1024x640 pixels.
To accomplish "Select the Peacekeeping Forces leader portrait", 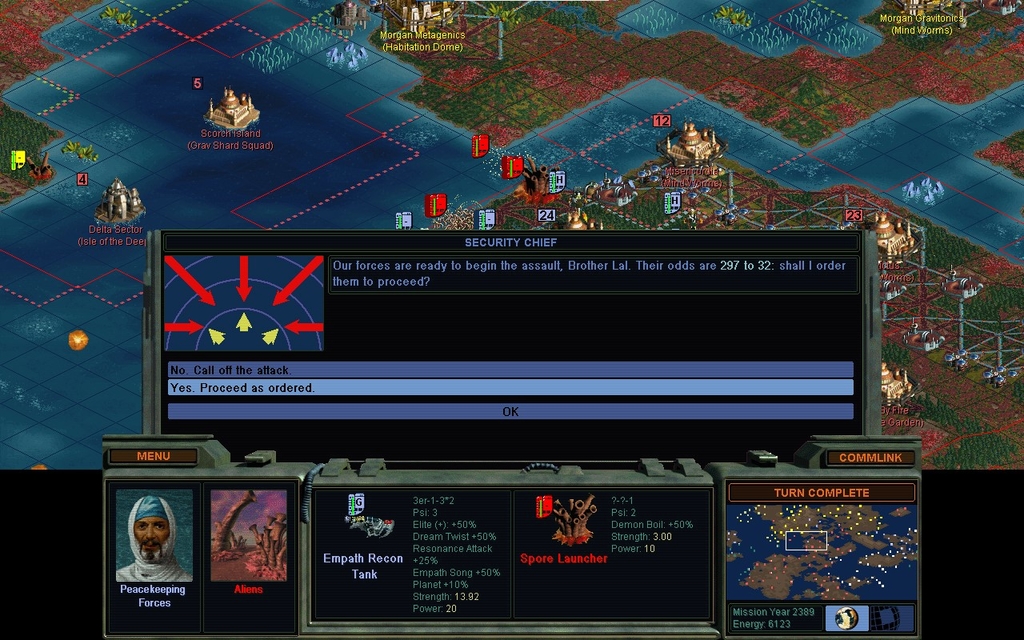I will 154,536.
